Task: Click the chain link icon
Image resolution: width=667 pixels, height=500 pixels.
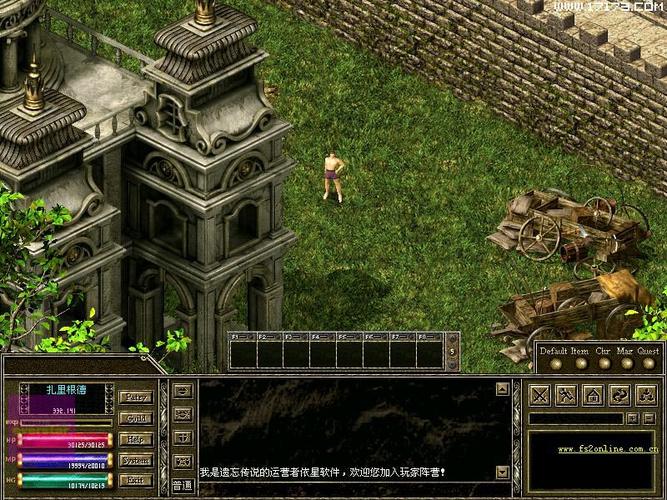Action: pos(619,394)
